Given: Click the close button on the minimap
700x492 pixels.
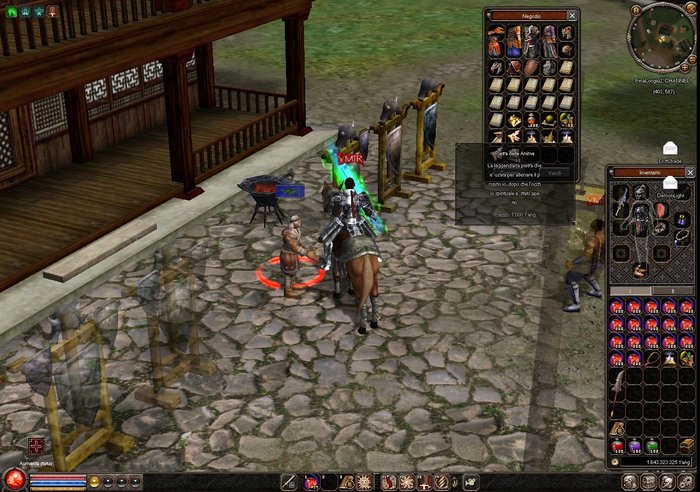Looking at the screenshot, I should [692, 7].
